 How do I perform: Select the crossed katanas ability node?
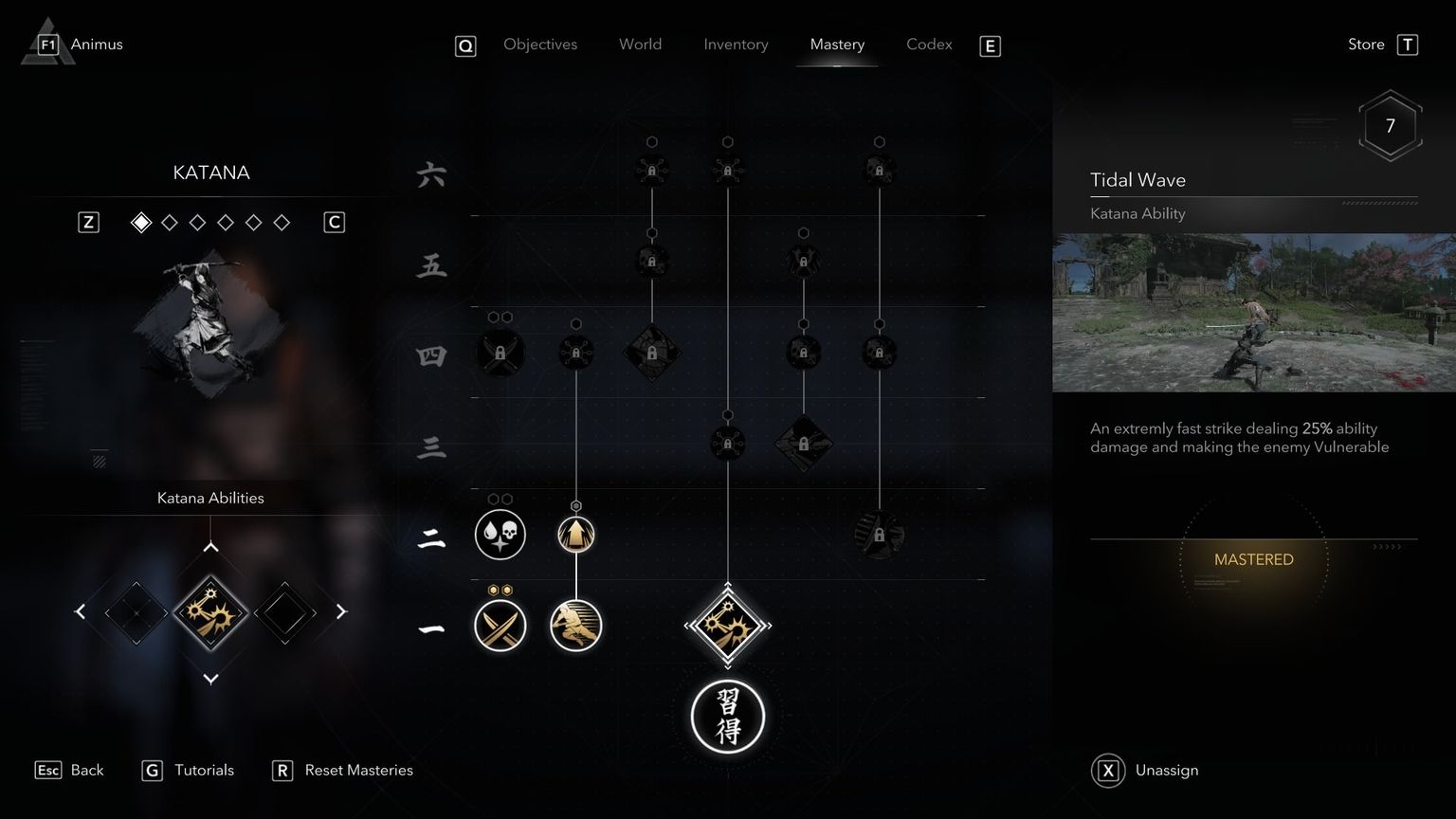click(500, 626)
